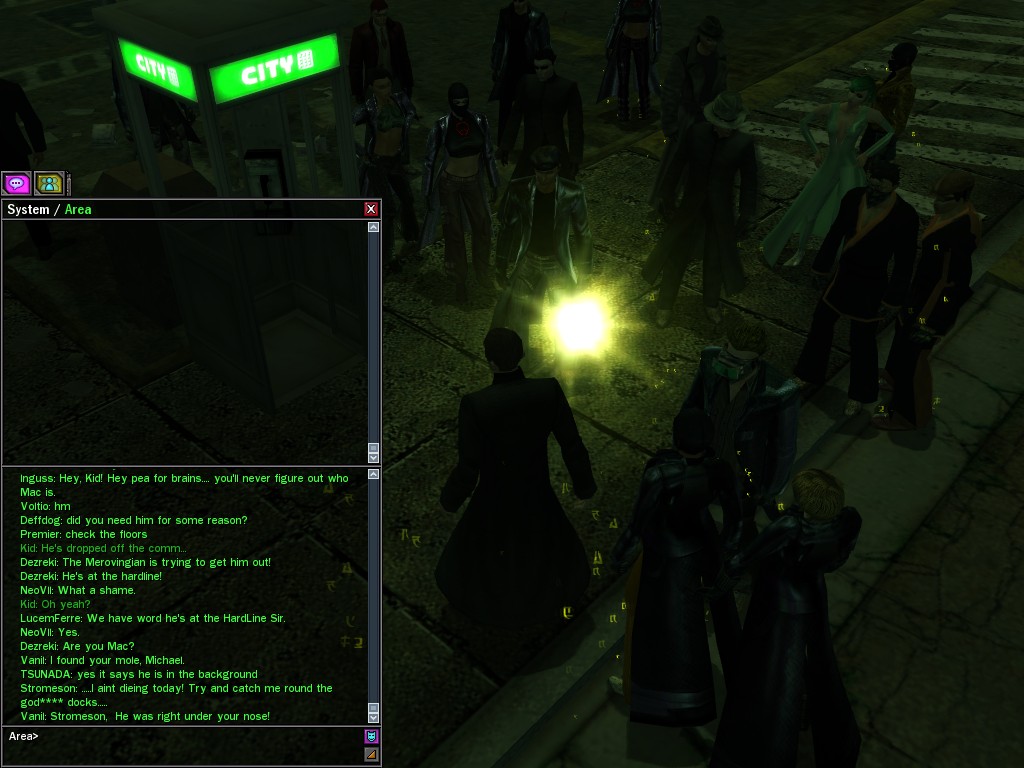Close the System / Area chat window
Image resolution: width=1024 pixels, height=768 pixels.
pos(371,209)
